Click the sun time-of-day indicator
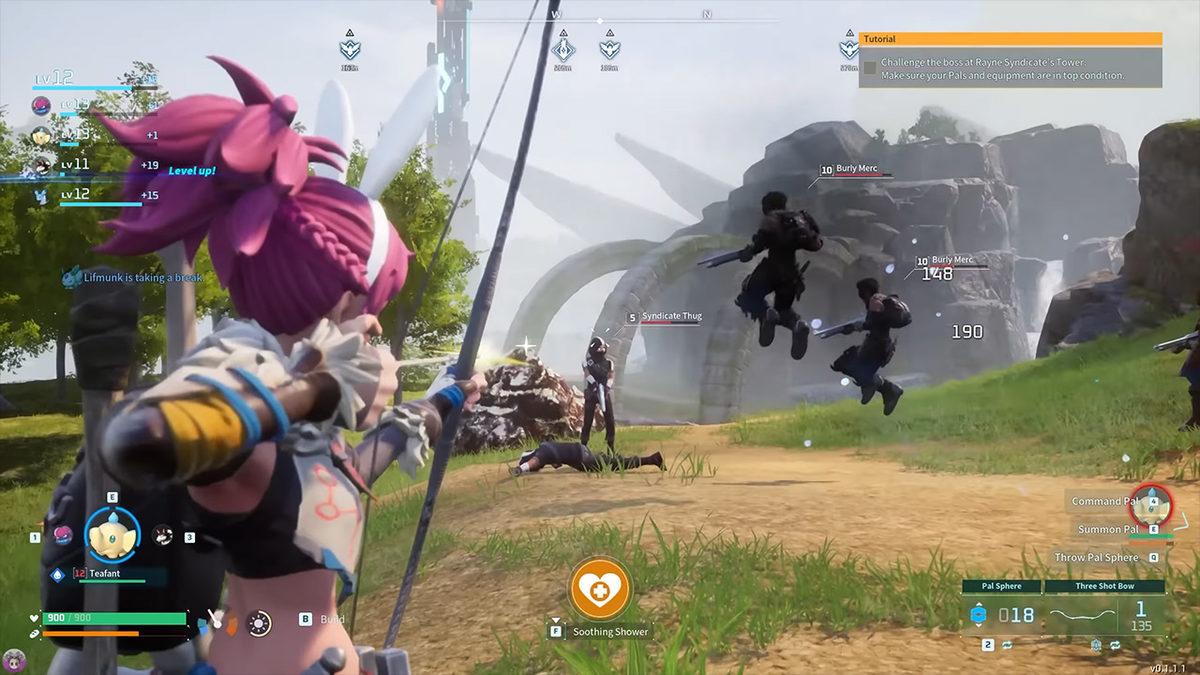Image resolution: width=1200 pixels, height=675 pixels. (x=259, y=623)
